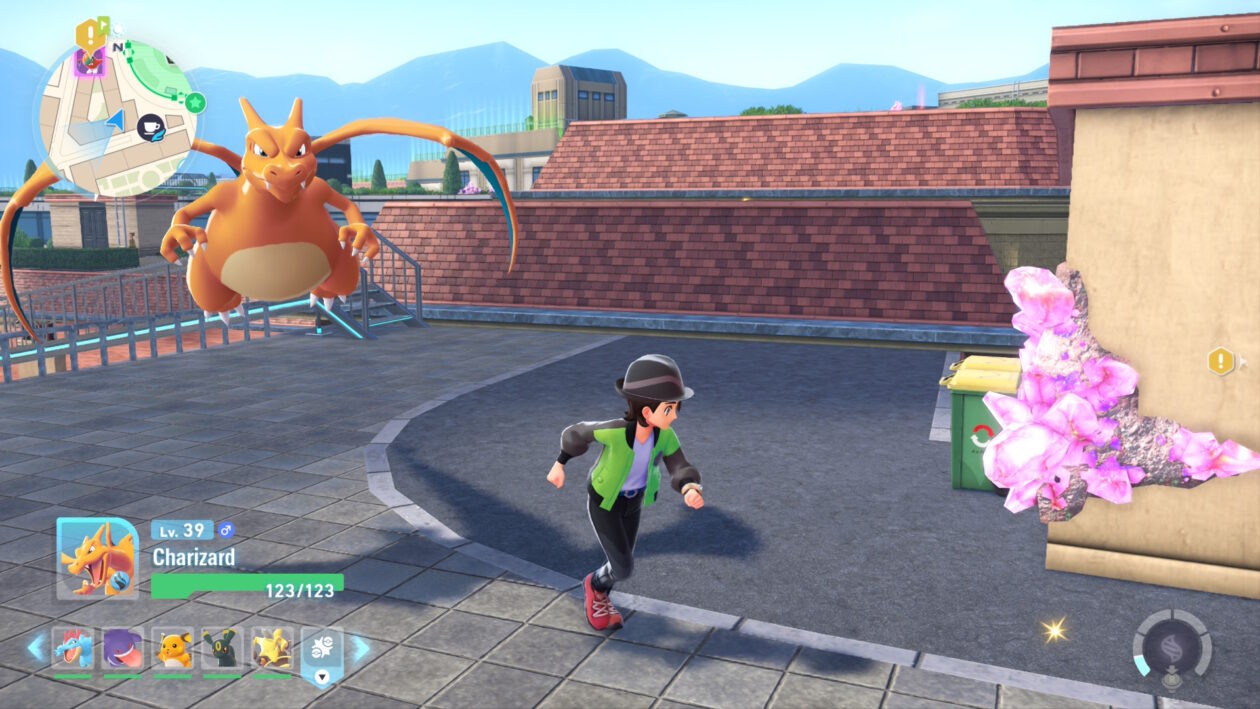Activate the Mega Evolution gauge icon
The width and height of the screenshot is (1260, 709).
1172,647
